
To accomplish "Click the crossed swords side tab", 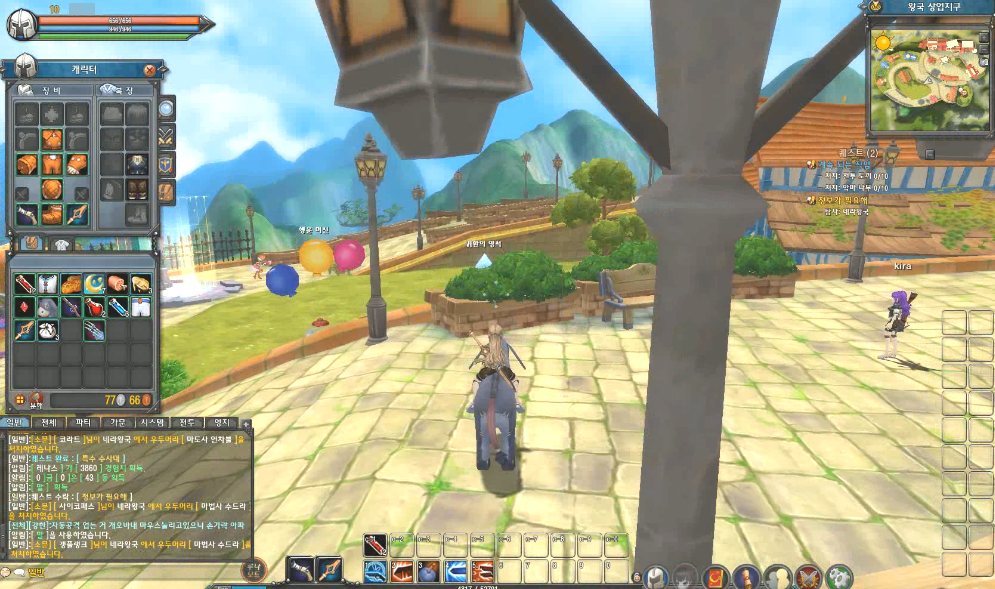I will (x=166, y=137).
